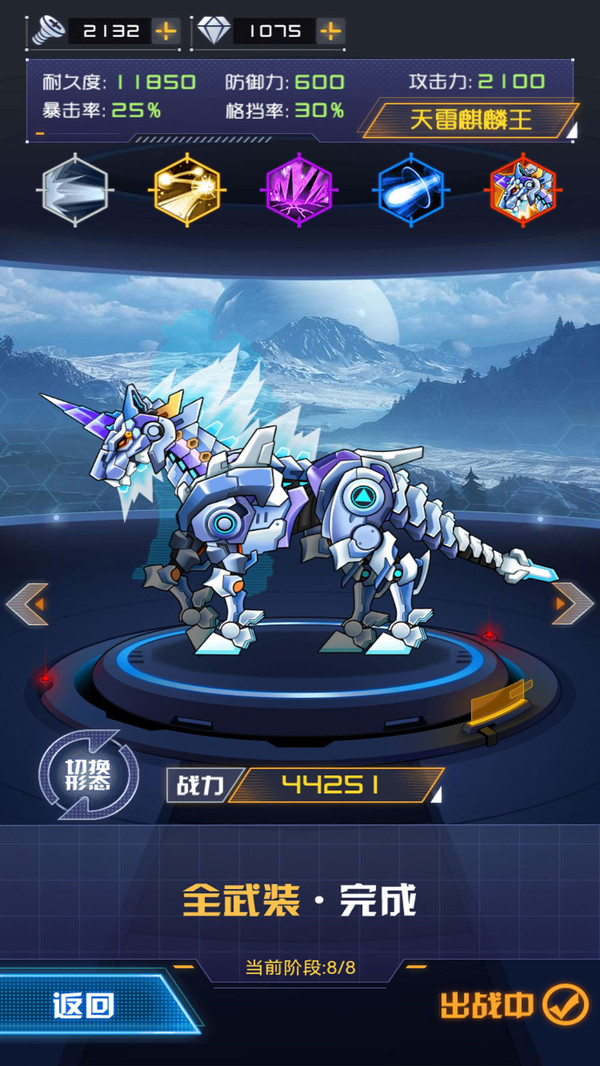
Task: Select the purple crystal burst skill icon
Action: [x=299, y=188]
